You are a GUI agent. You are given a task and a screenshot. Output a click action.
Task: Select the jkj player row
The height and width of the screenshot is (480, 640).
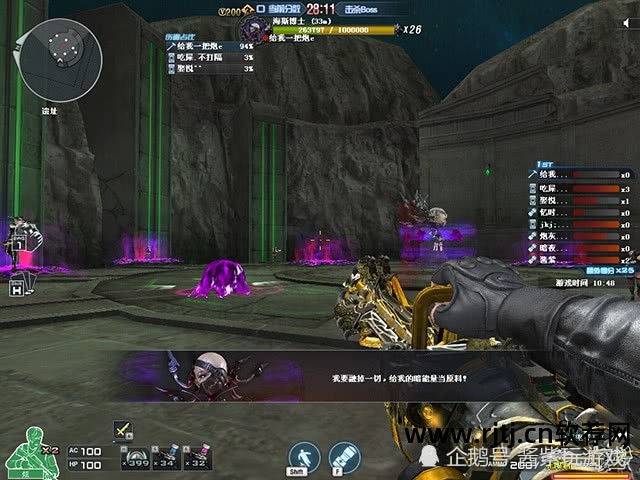579,225
